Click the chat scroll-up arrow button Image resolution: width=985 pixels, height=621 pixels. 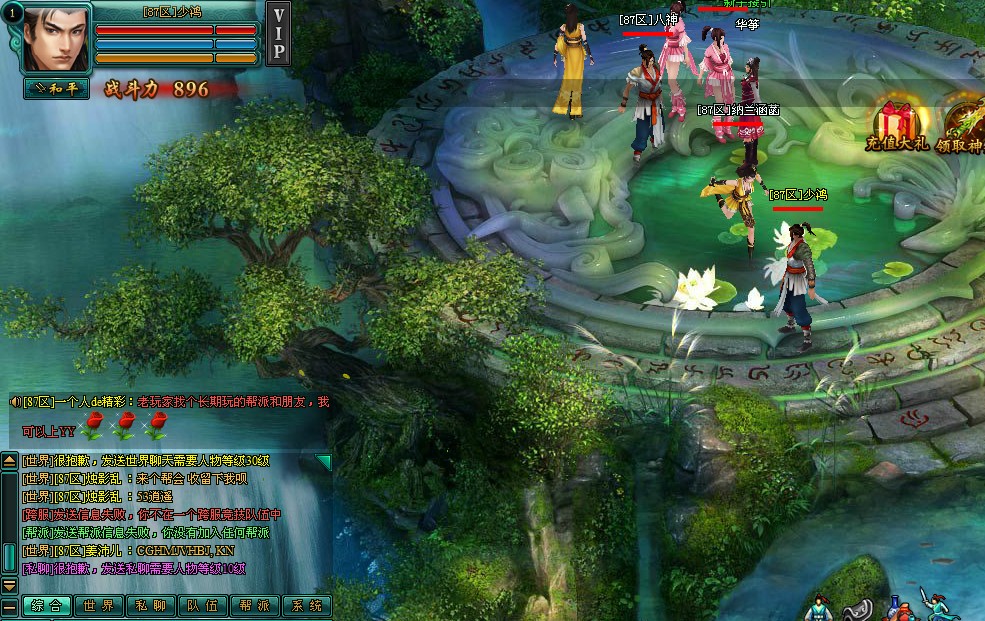[x=9, y=461]
